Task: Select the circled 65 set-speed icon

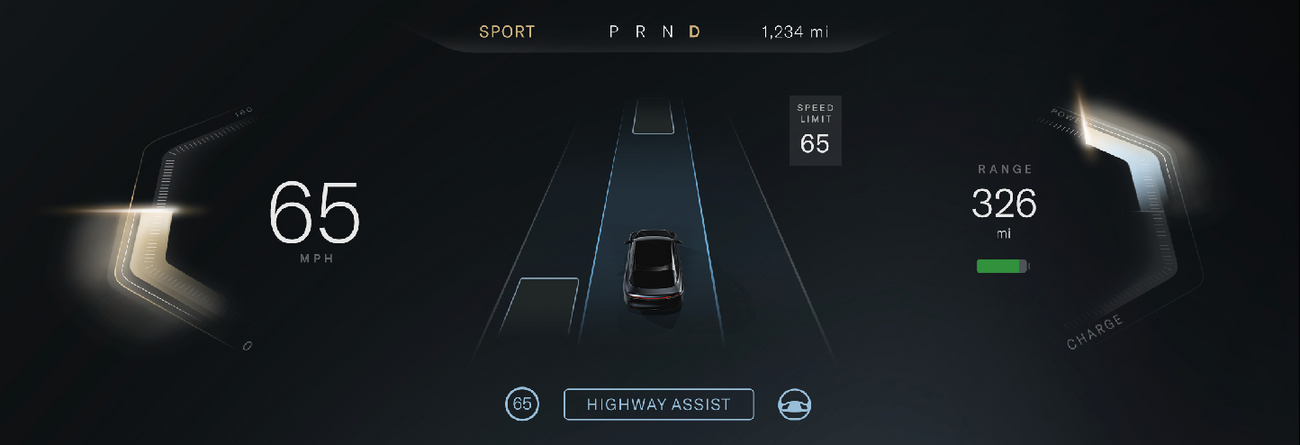Action: pos(521,404)
